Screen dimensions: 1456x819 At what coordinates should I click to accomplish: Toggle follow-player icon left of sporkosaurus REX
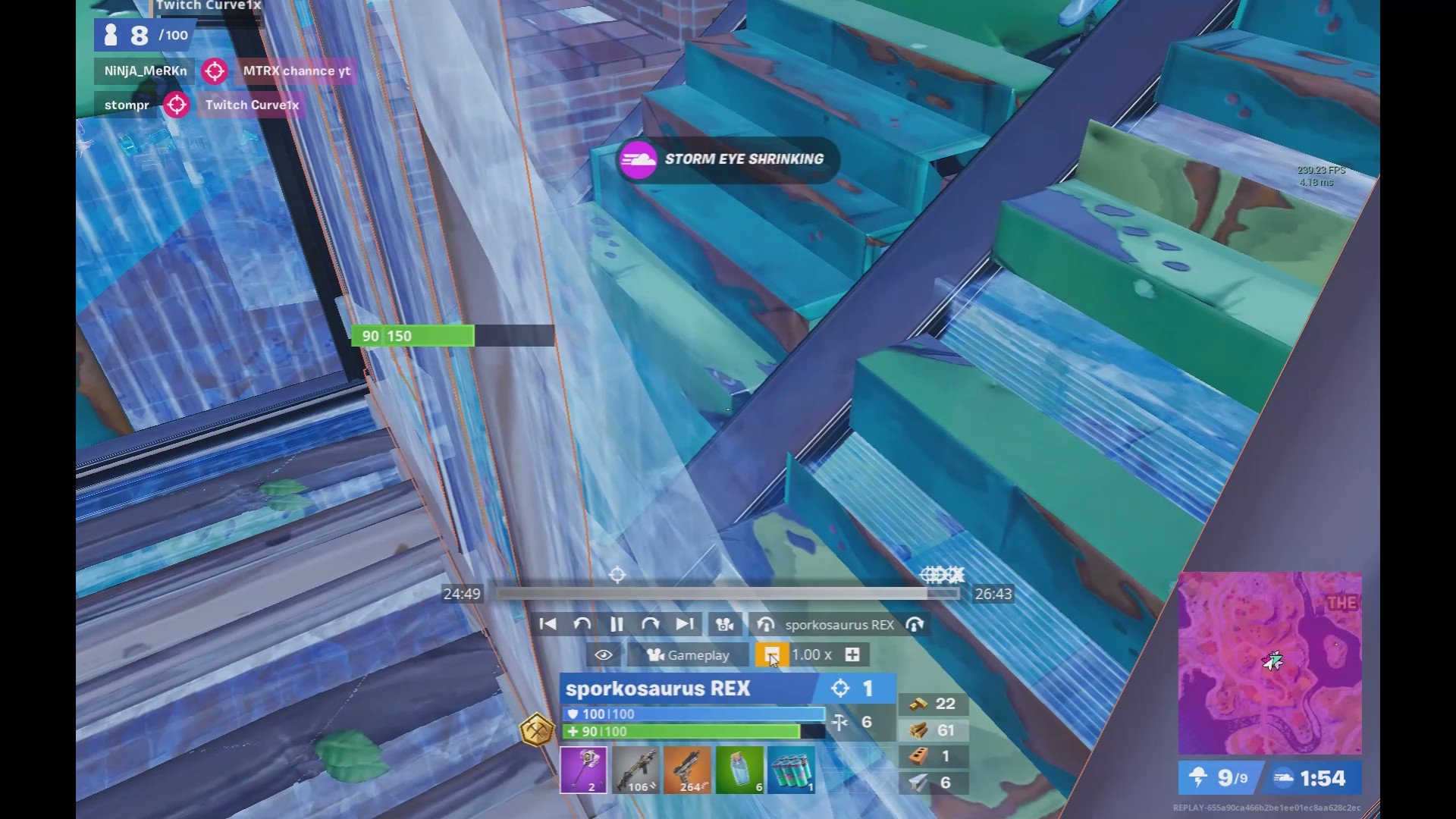pos(767,624)
